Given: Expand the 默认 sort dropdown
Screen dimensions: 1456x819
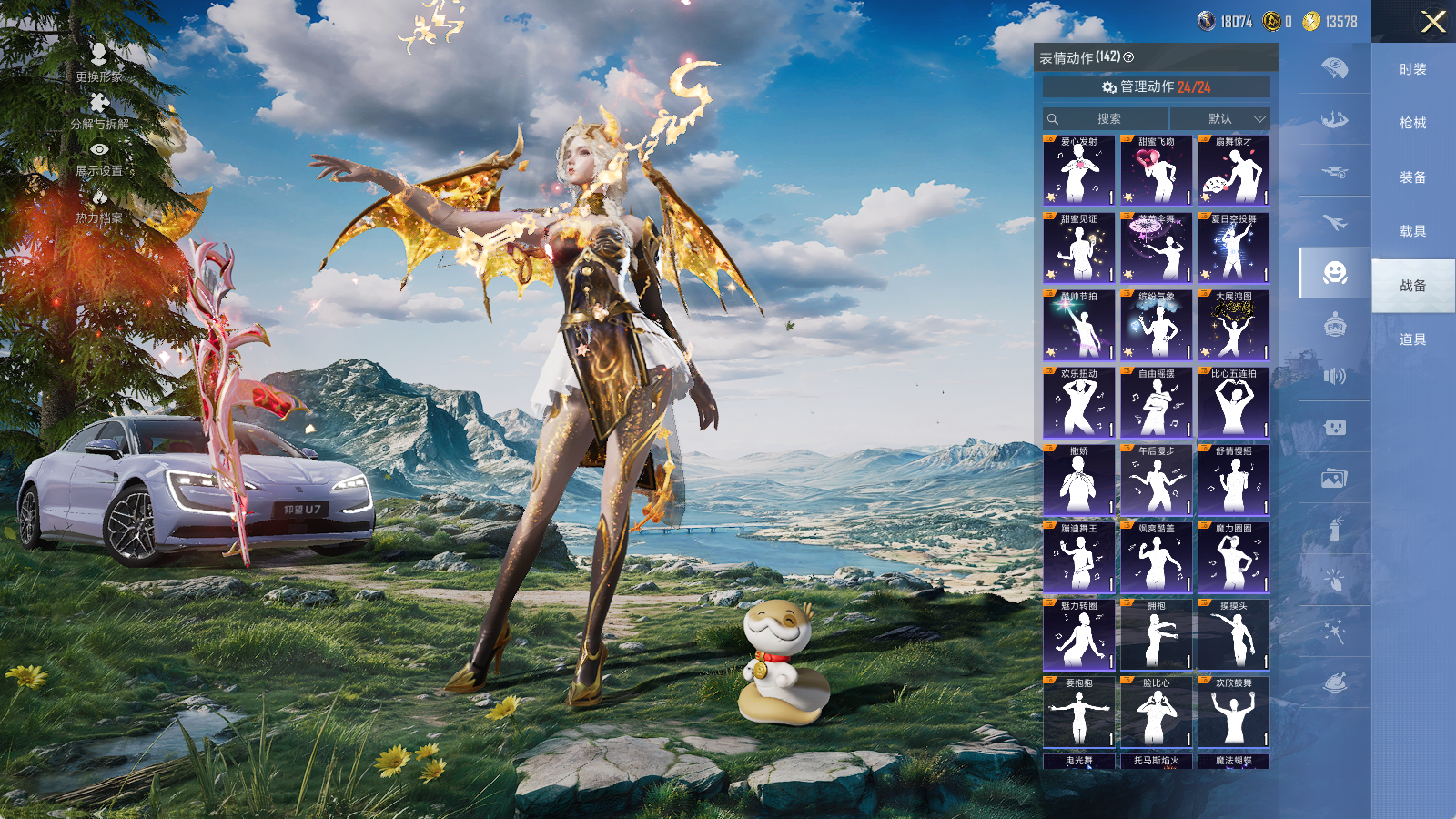Looking at the screenshot, I should [x=1219, y=119].
